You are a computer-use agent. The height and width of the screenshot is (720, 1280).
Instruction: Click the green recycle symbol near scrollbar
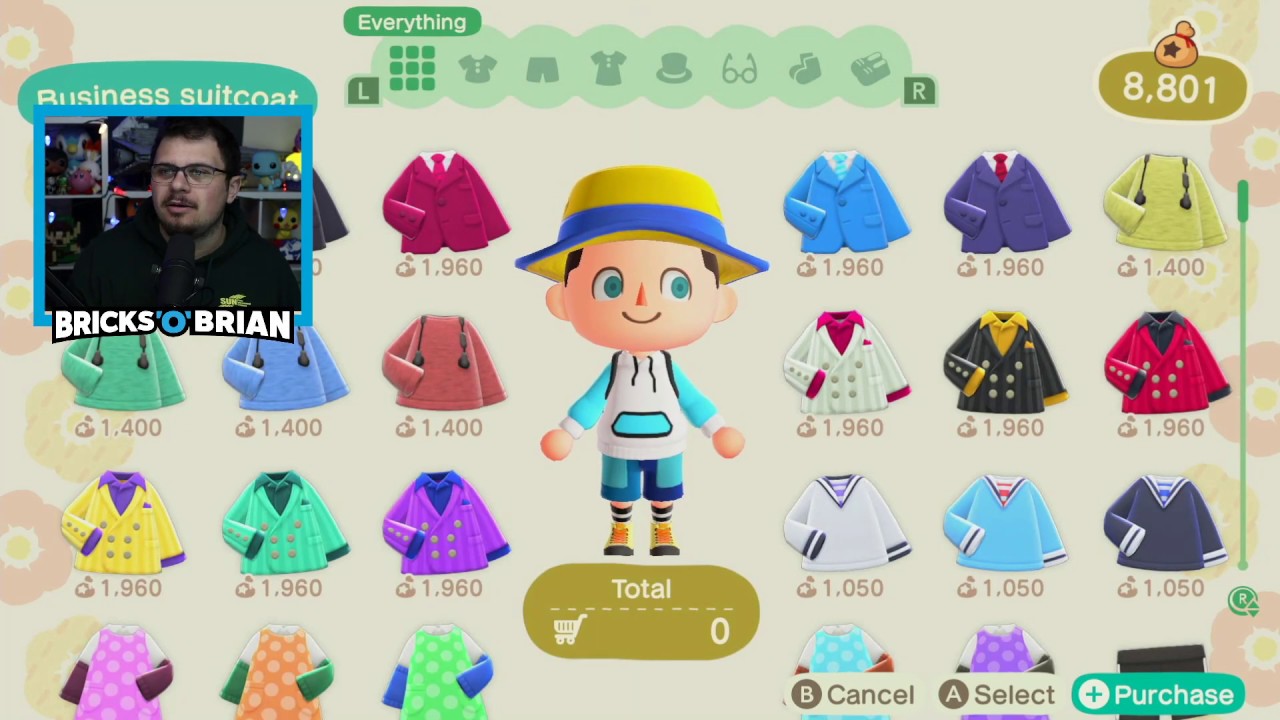(1244, 600)
